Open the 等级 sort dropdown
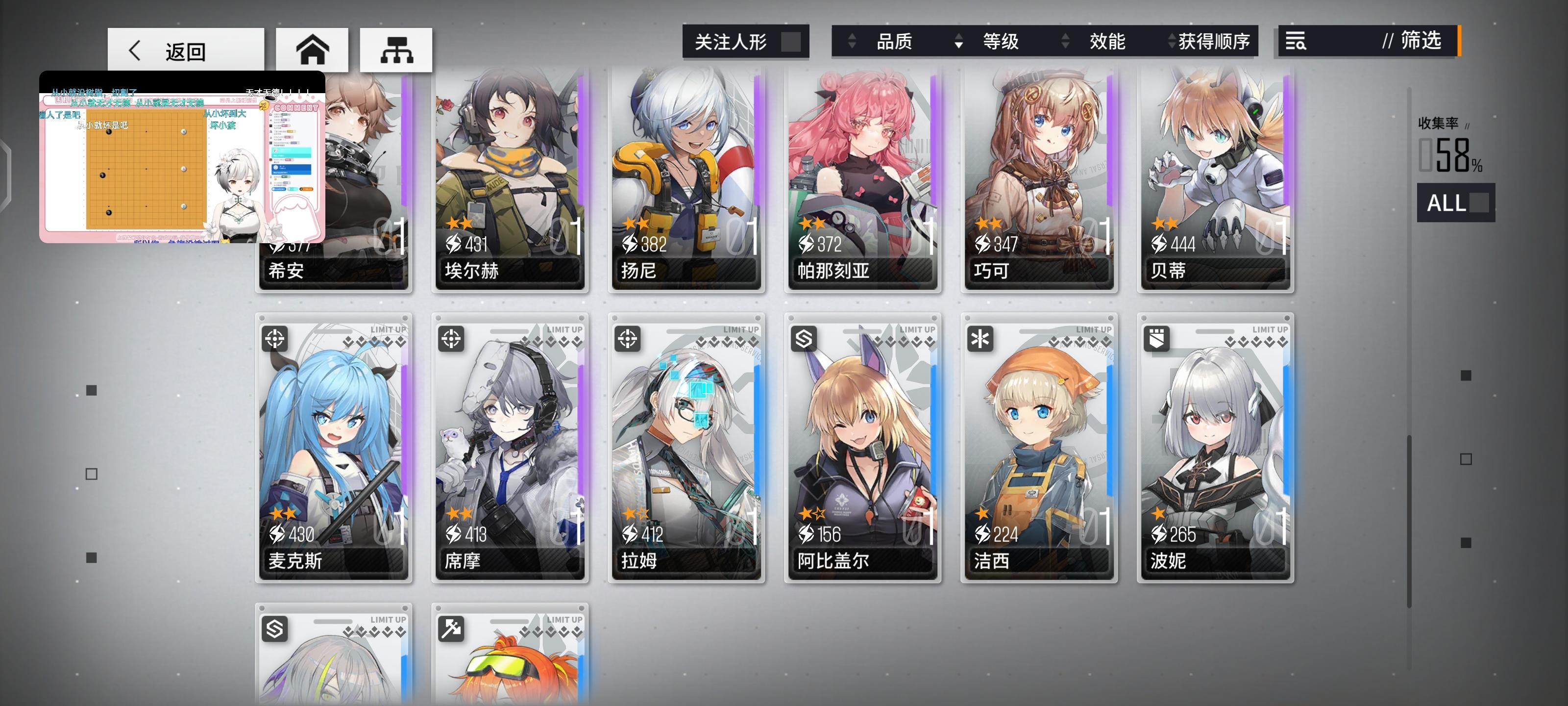The image size is (1568, 706). tap(1001, 41)
